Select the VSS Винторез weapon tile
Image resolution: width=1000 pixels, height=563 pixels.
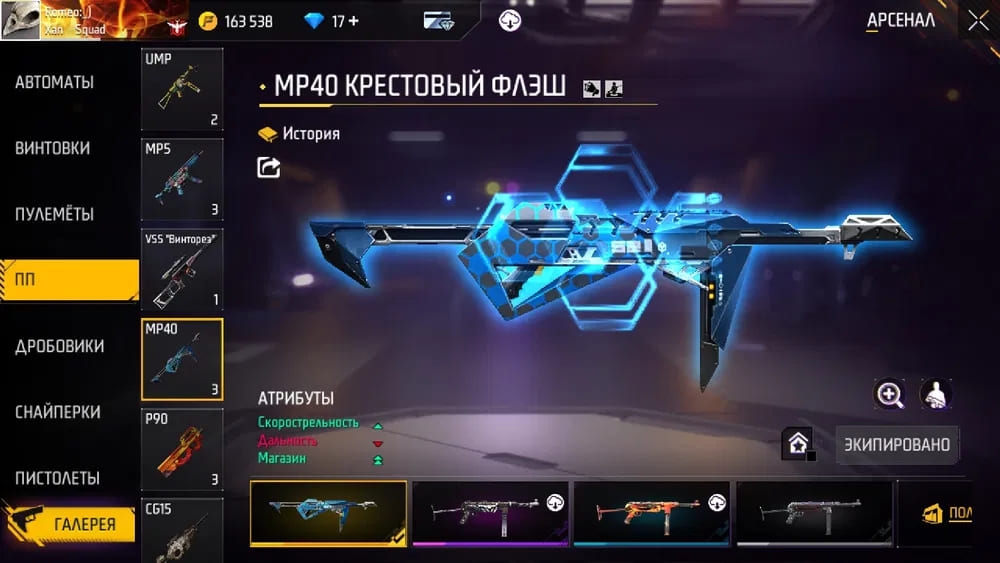click(182, 269)
